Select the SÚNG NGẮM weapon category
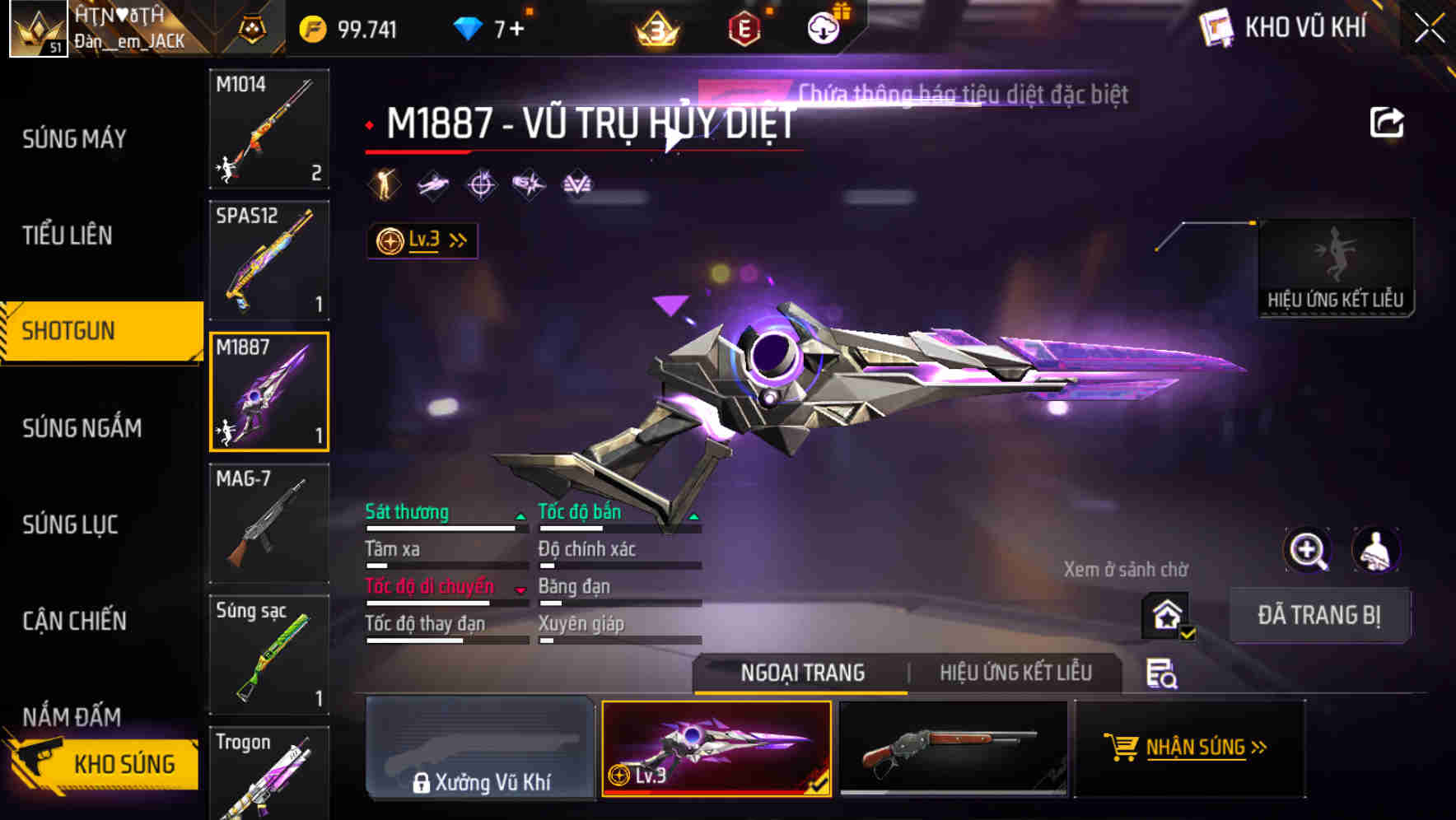This screenshot has height=820, width=1456. pos(79,427)
